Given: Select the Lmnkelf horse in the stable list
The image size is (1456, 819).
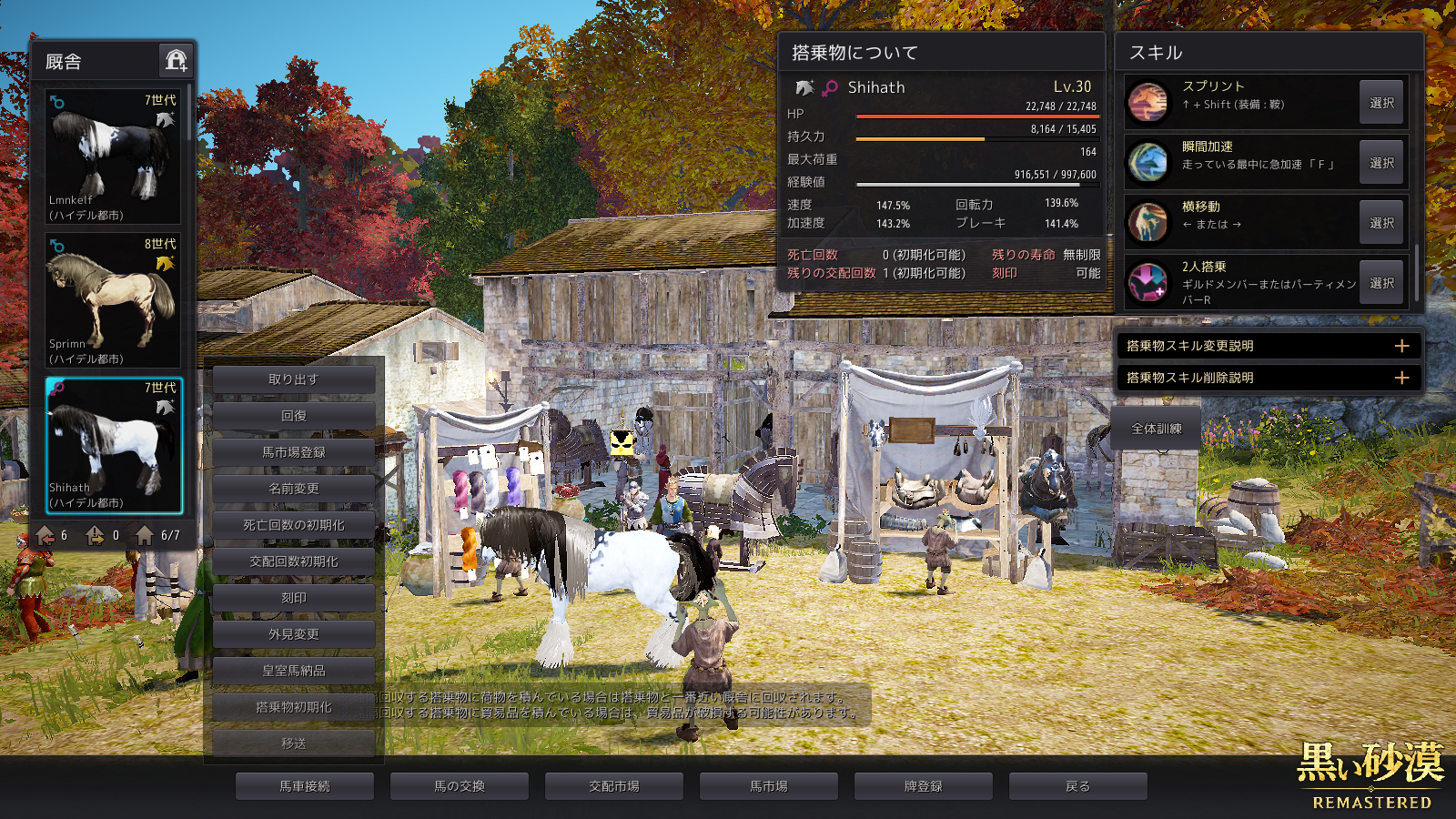Looking at the screenshot, I should (x=113, y=156).
